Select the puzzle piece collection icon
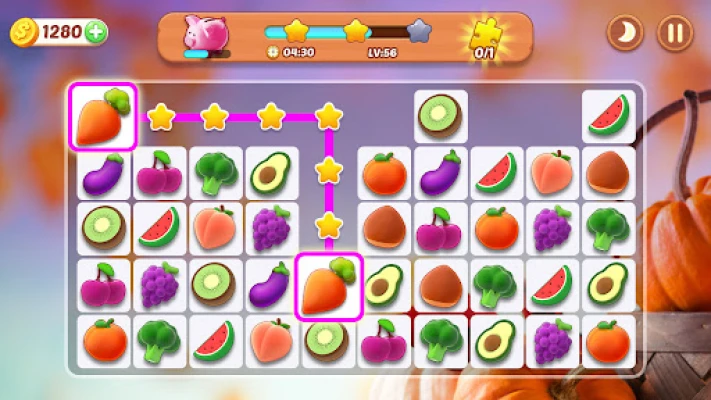 click(x=485, y=35)
